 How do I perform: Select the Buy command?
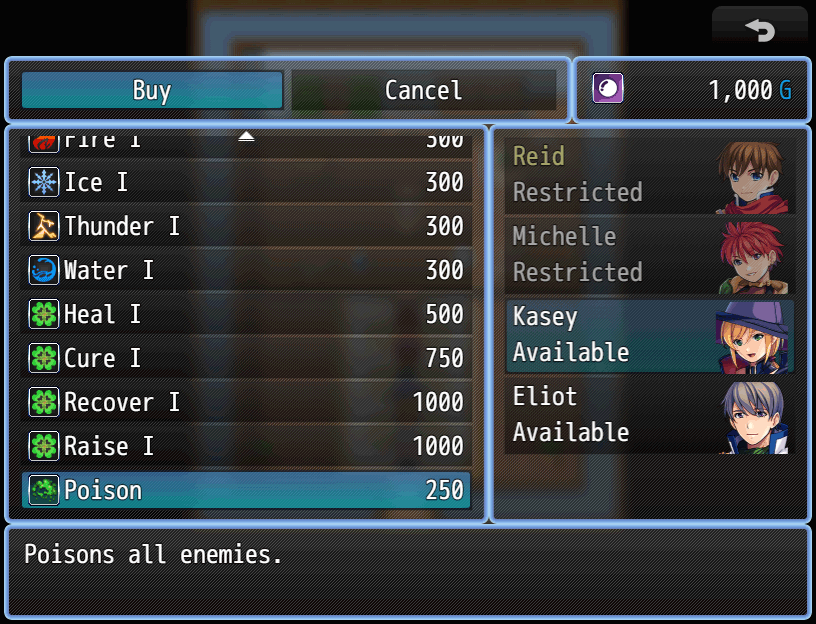coord(152,90)
